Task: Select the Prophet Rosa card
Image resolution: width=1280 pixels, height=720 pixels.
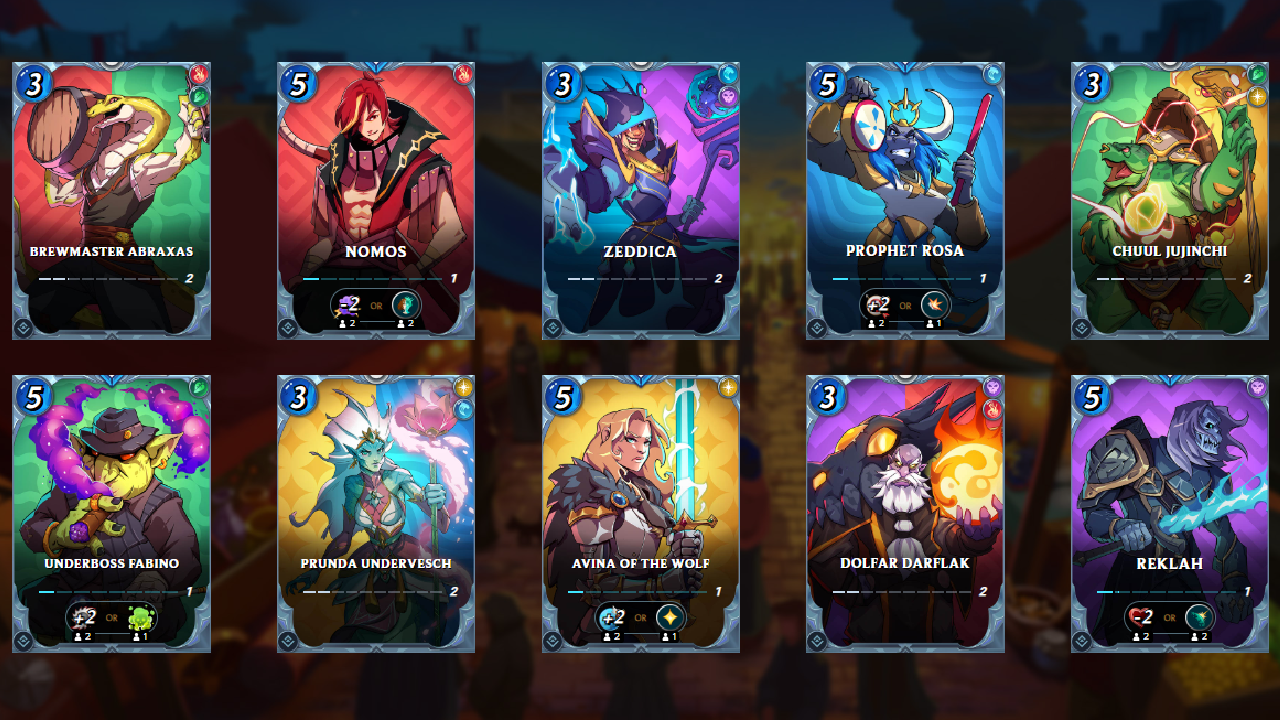Action: (x=905, y=200)
